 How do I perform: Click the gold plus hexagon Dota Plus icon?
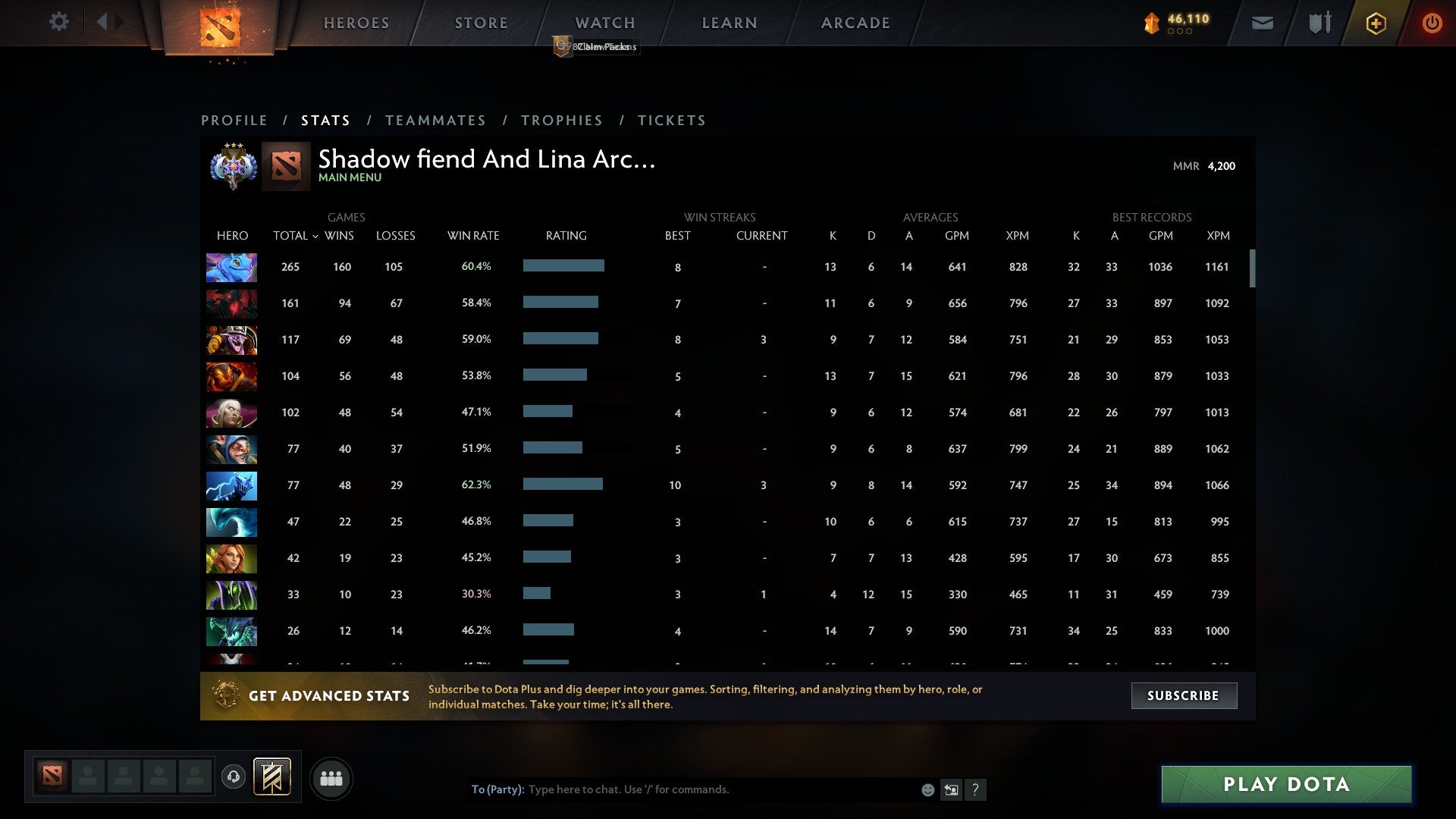pyautogui.click(x=1376, y=23)
